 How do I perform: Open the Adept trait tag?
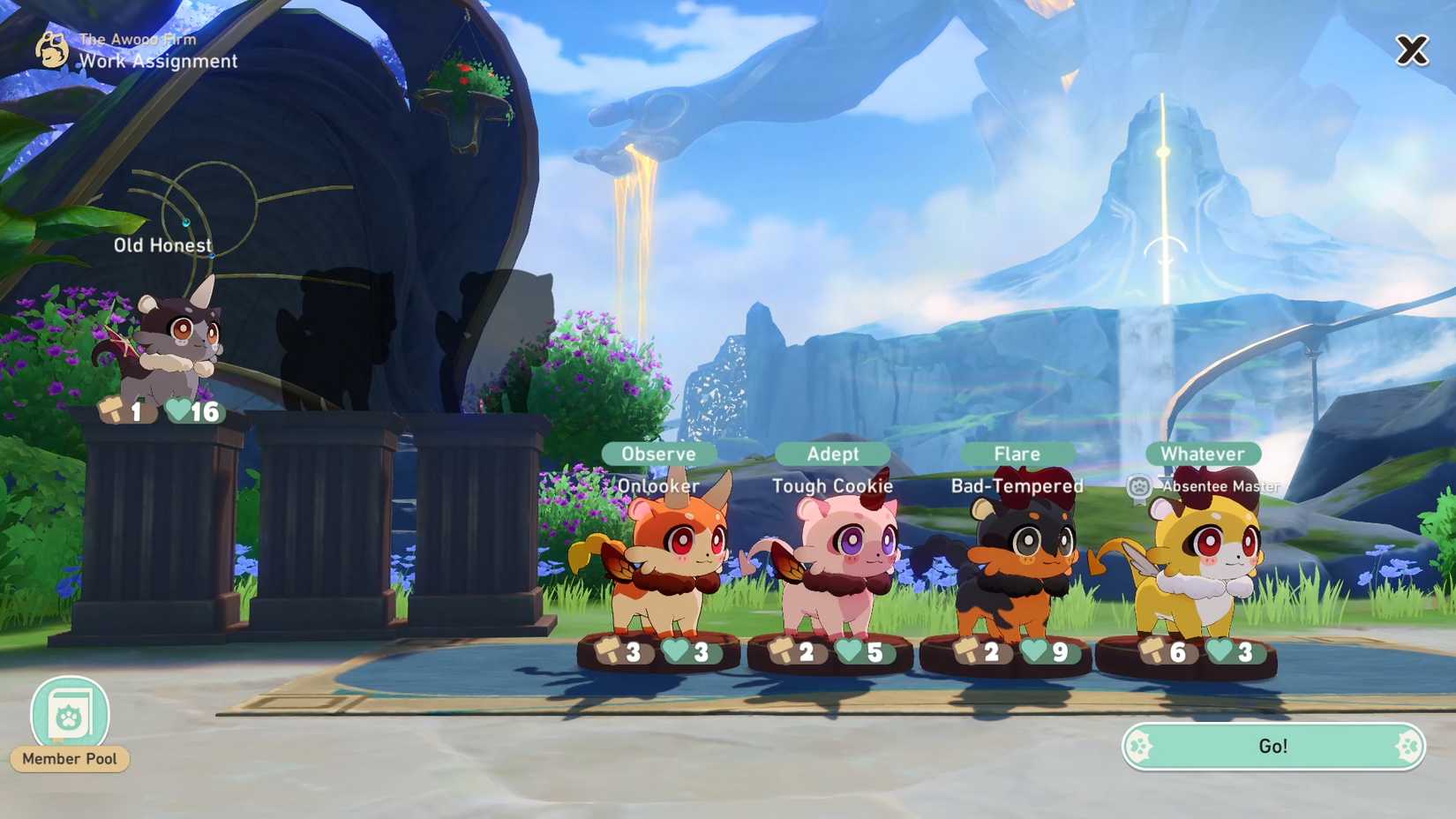831,453
